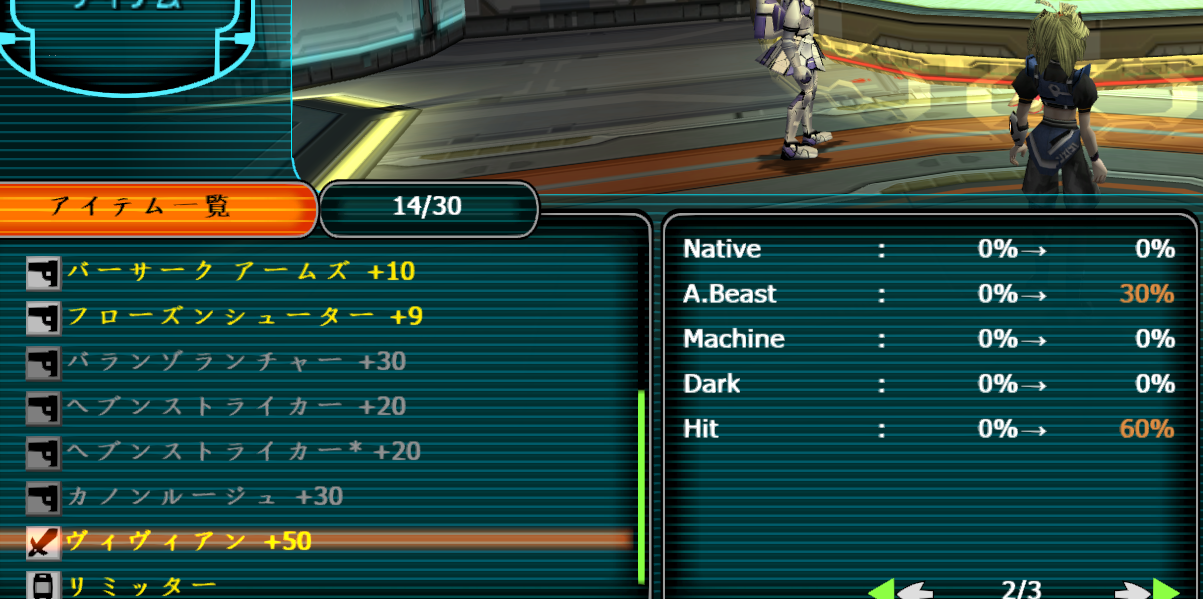Choose the カノンルージュ +30 item
This screenshot has width=1203, height=599.
(x=205, y=496)
